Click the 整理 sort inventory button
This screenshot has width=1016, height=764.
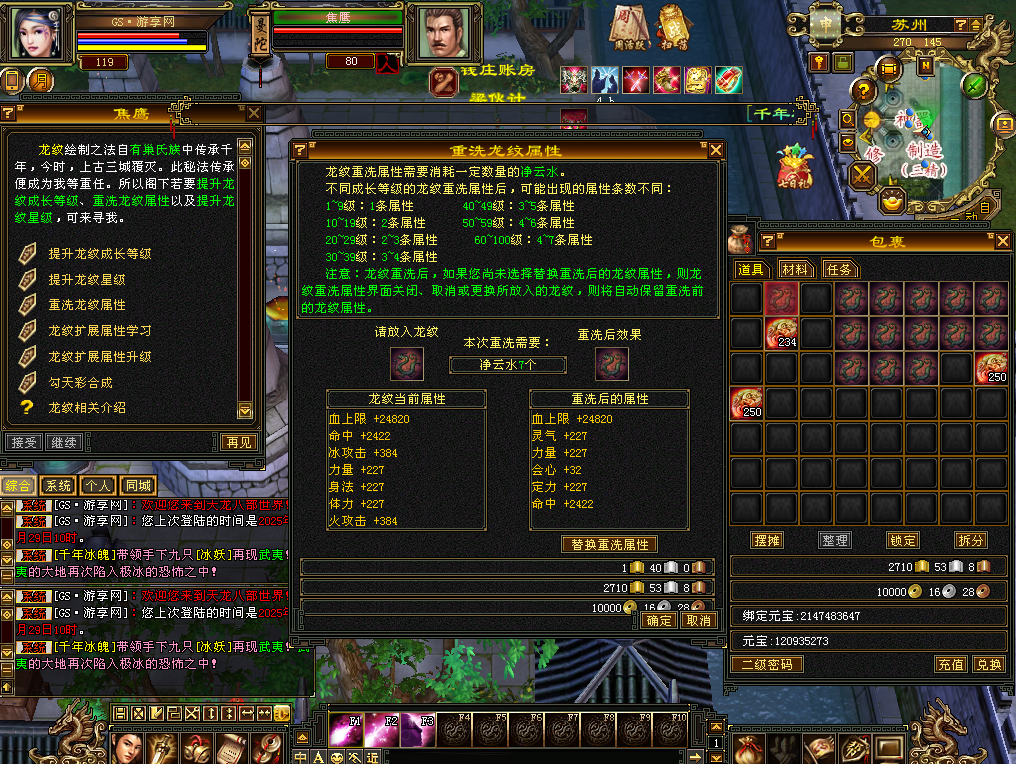point(834,540)
